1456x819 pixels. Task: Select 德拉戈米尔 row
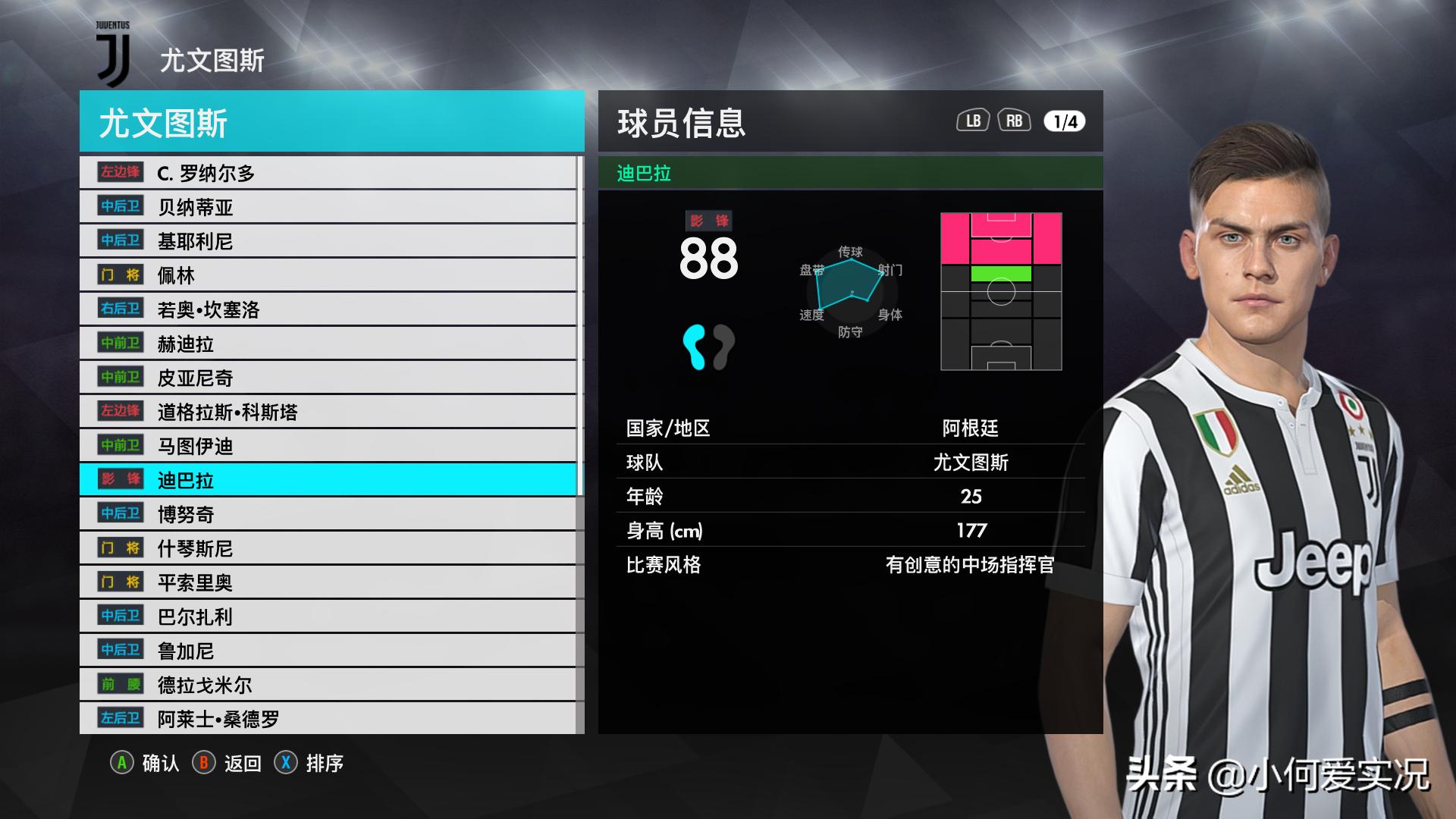pos(328,685)
